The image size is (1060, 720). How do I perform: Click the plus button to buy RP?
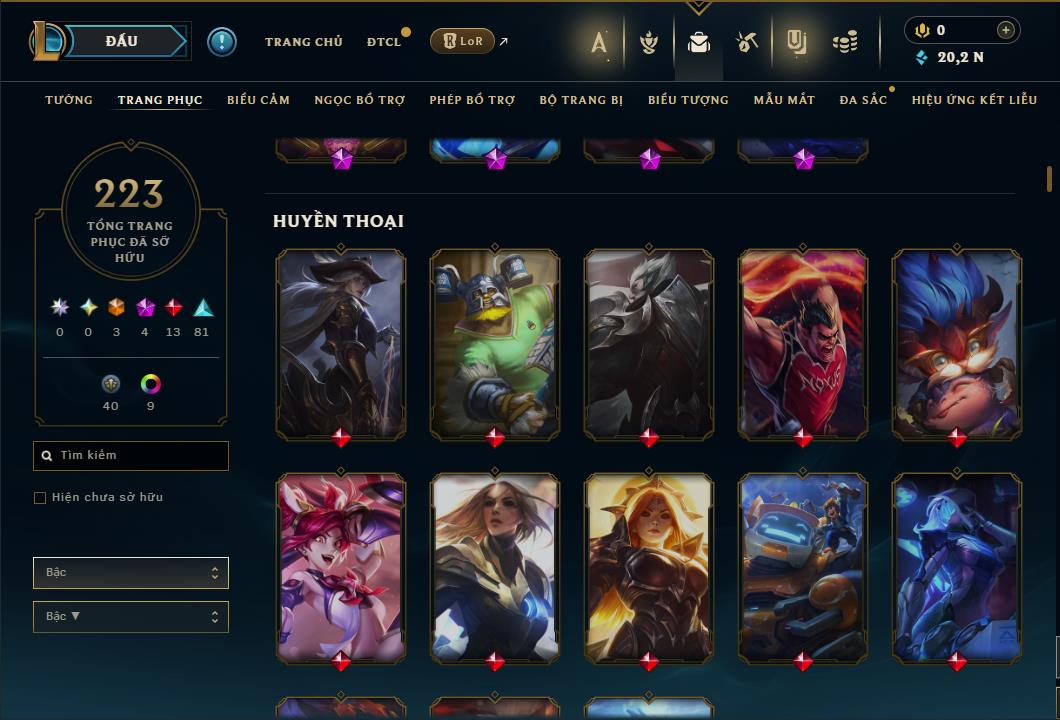point(1005,30)
